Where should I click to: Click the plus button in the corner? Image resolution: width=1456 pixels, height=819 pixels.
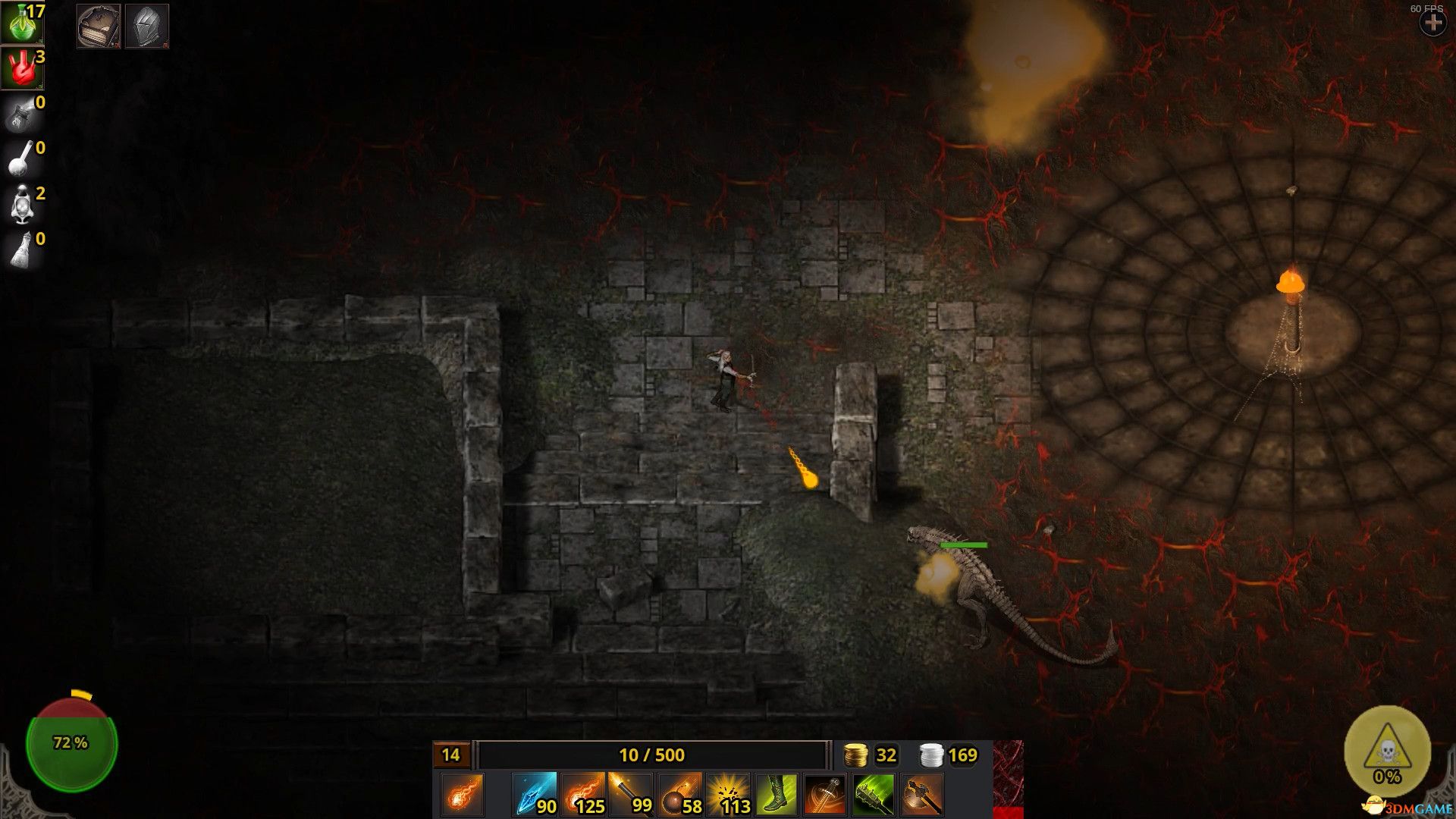pyautogui.click(x=1432, y=24)
